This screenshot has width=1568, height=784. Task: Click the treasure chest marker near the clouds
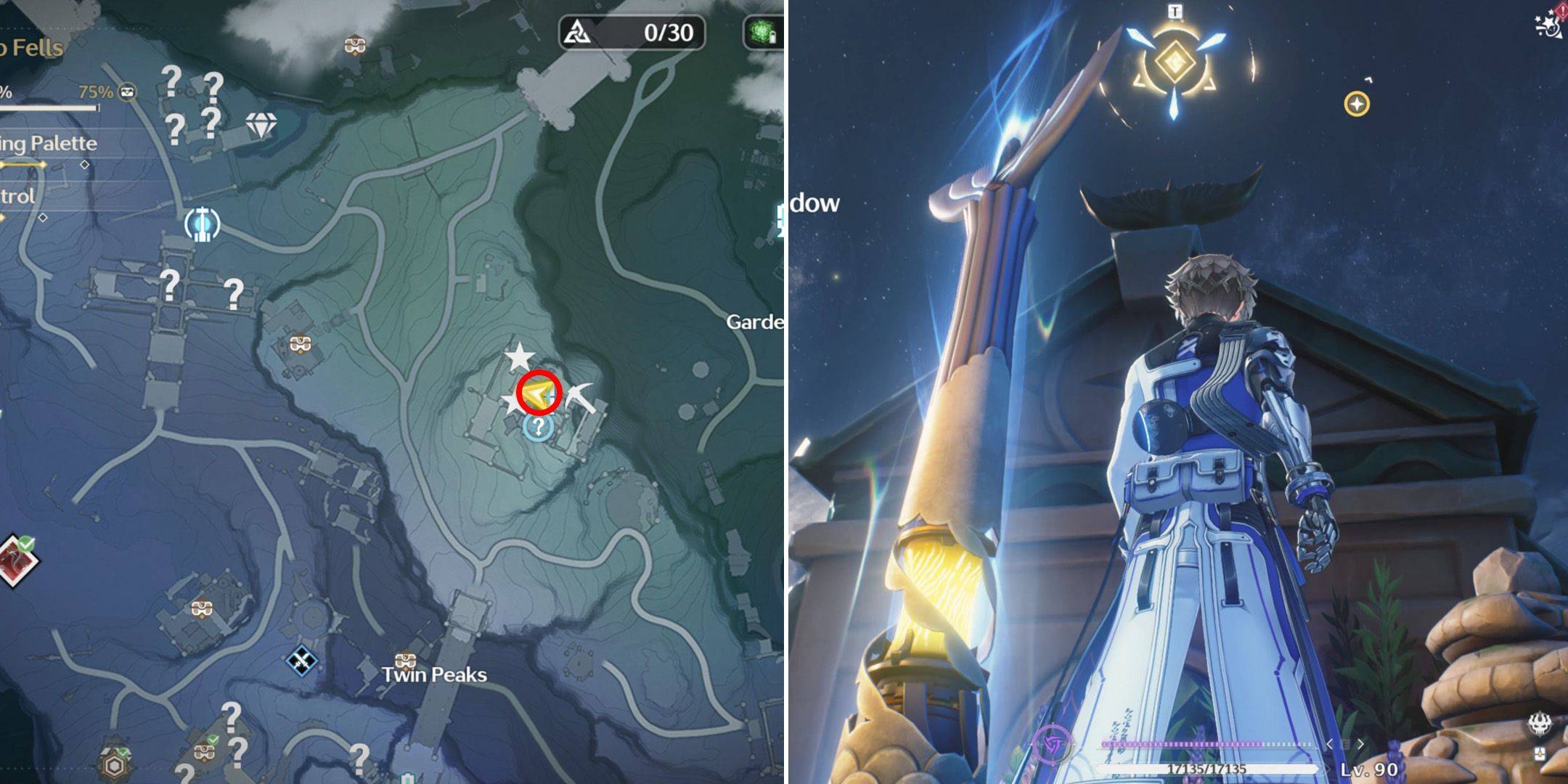(x=354, y=46)
